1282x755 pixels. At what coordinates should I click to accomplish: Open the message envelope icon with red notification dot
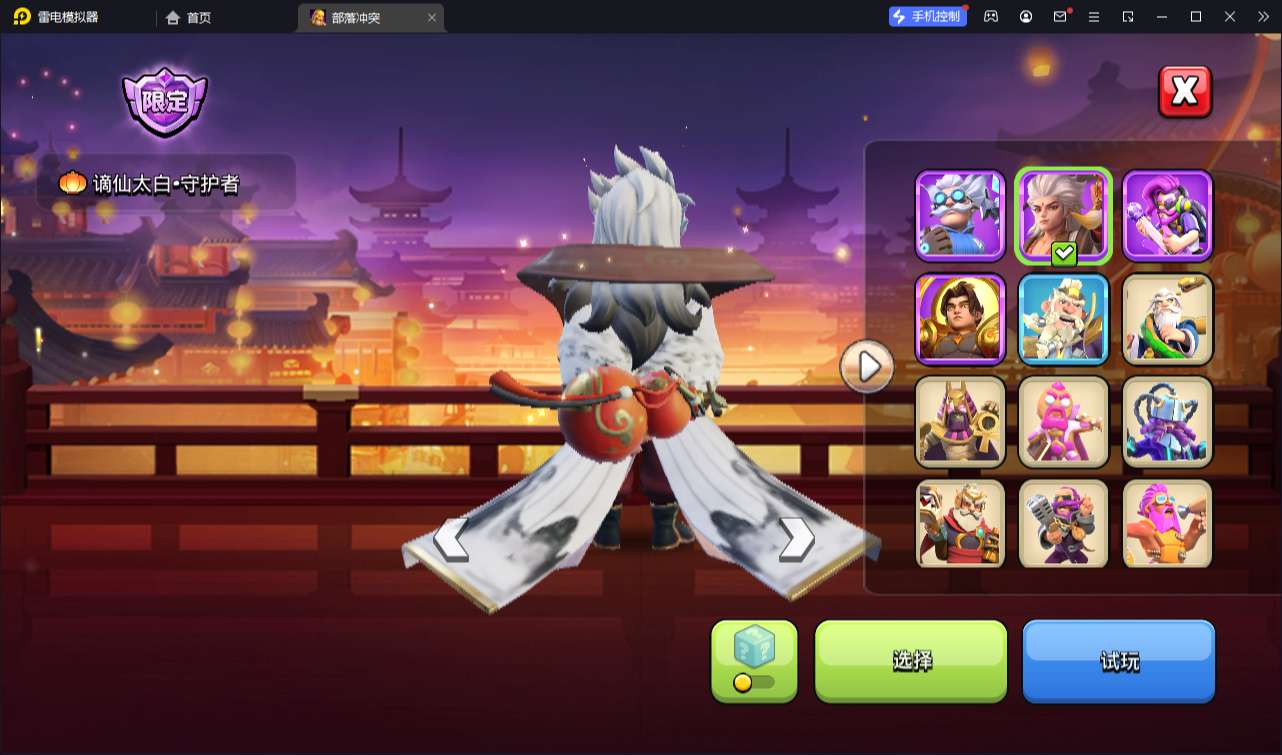tap(1060, 16)
